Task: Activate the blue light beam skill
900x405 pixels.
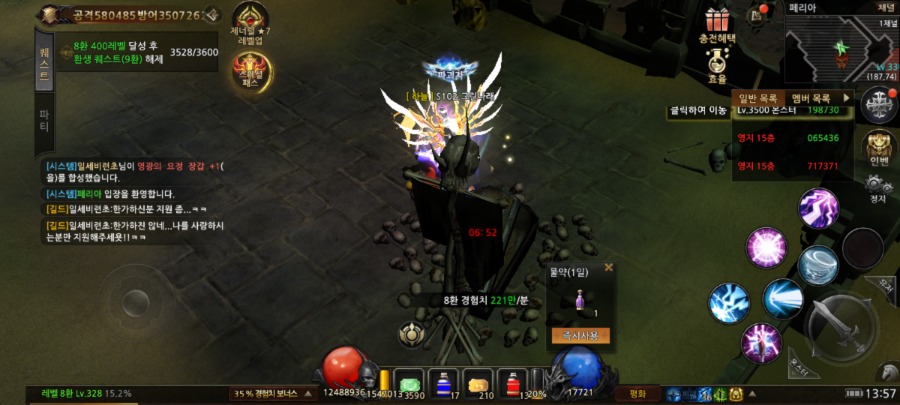Action: click(x=783, y=298)
